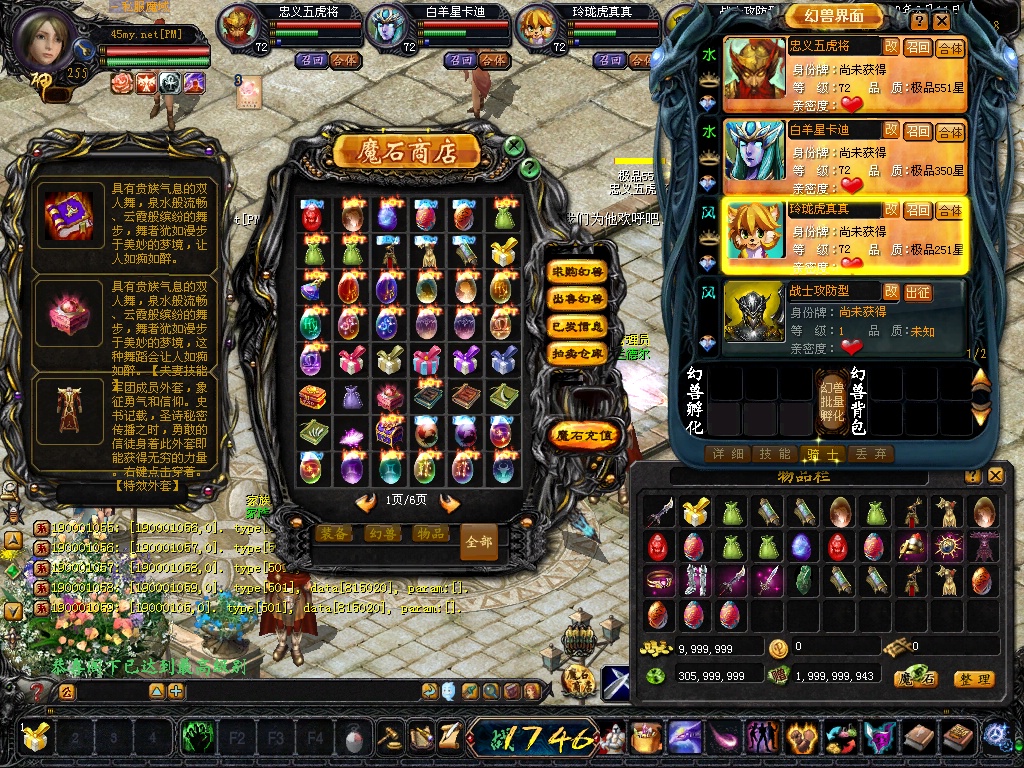Click the 整理 sort button in inventory
The height and width of the screenshot is (768, 1024).
973,679
